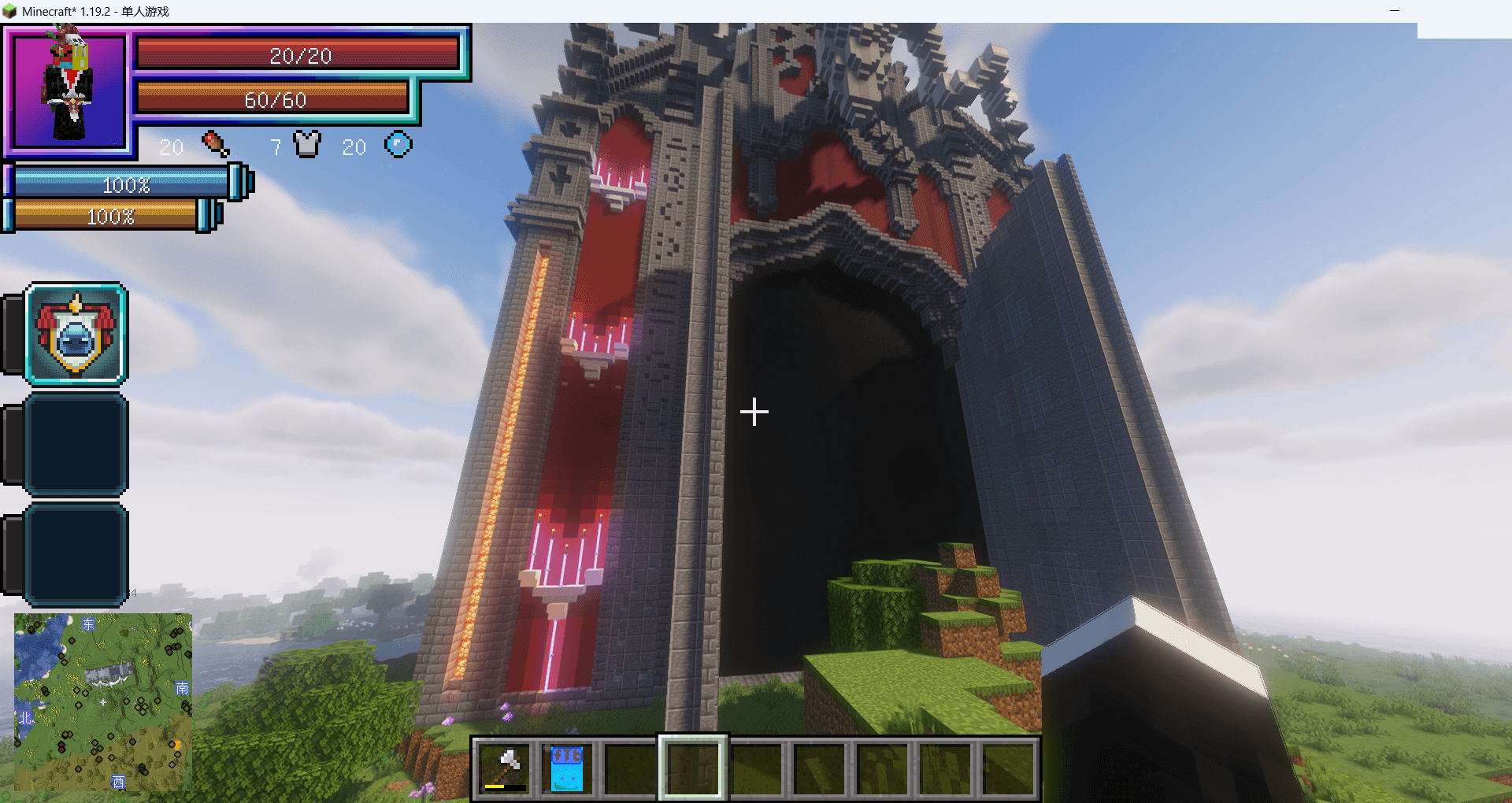Select the iron axe hotbar slot

point(505,768)
